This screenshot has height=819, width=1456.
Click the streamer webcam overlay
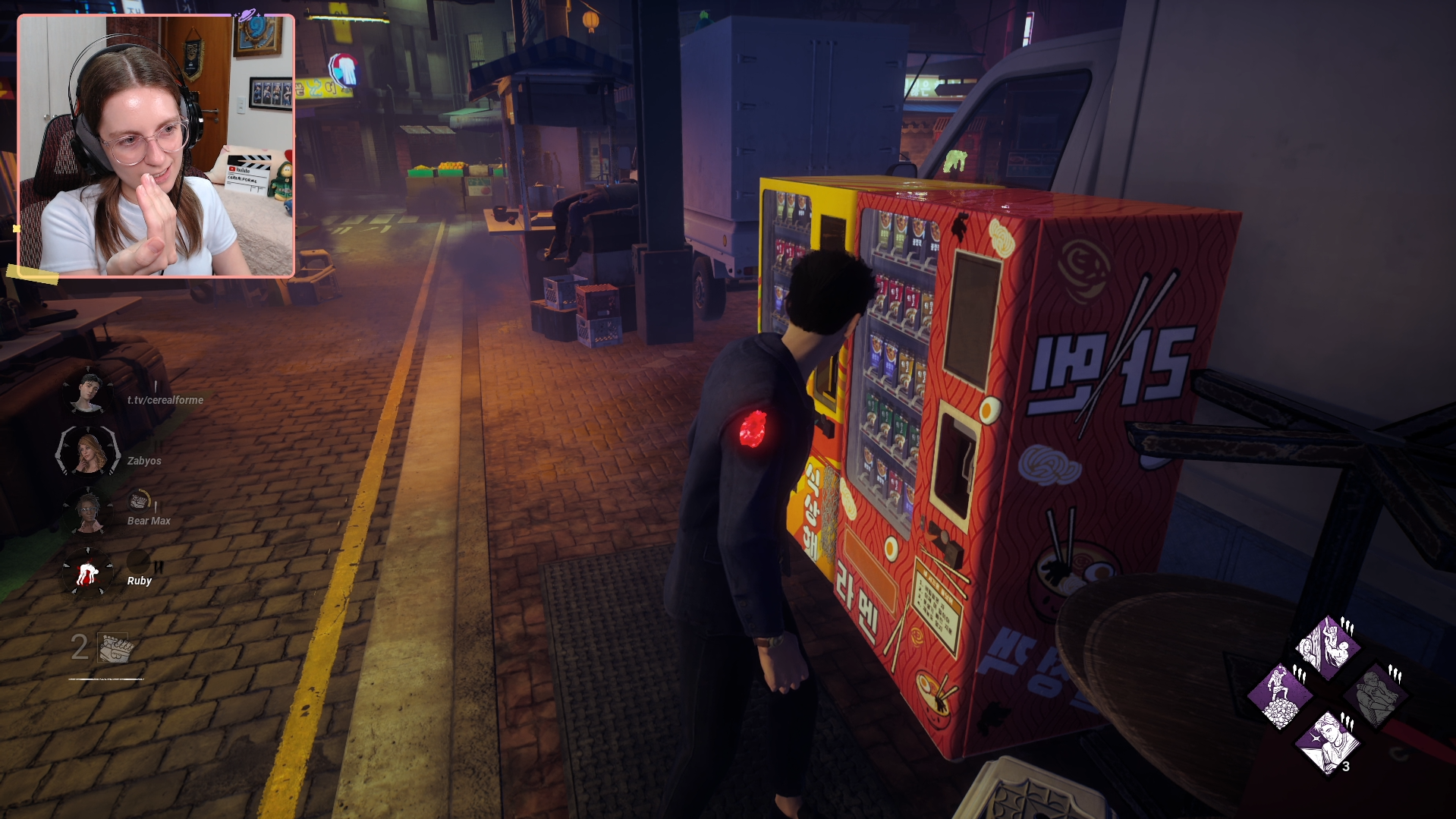[156, 146]
